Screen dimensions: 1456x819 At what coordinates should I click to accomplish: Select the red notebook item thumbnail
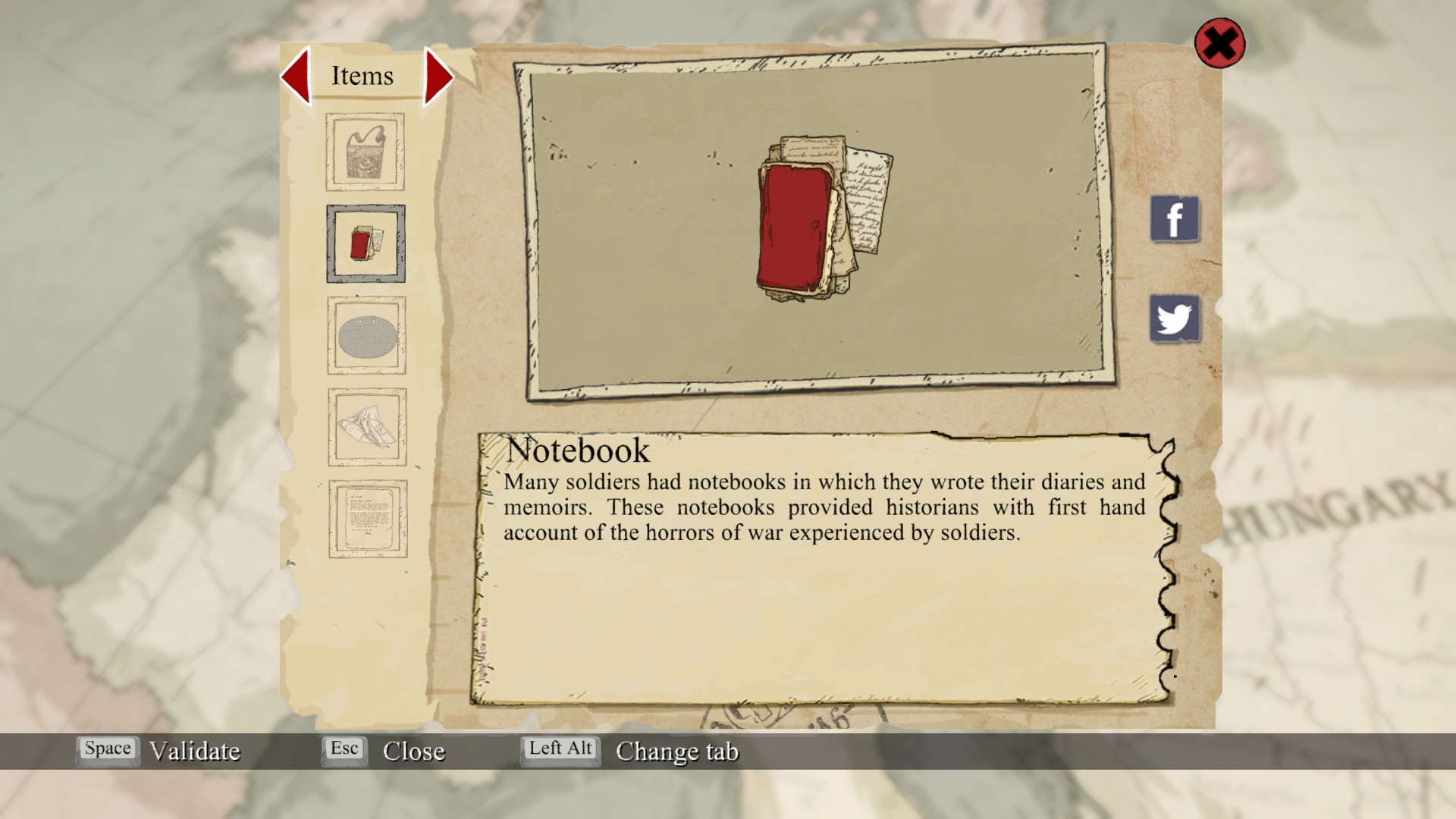(x=366, y=243)
